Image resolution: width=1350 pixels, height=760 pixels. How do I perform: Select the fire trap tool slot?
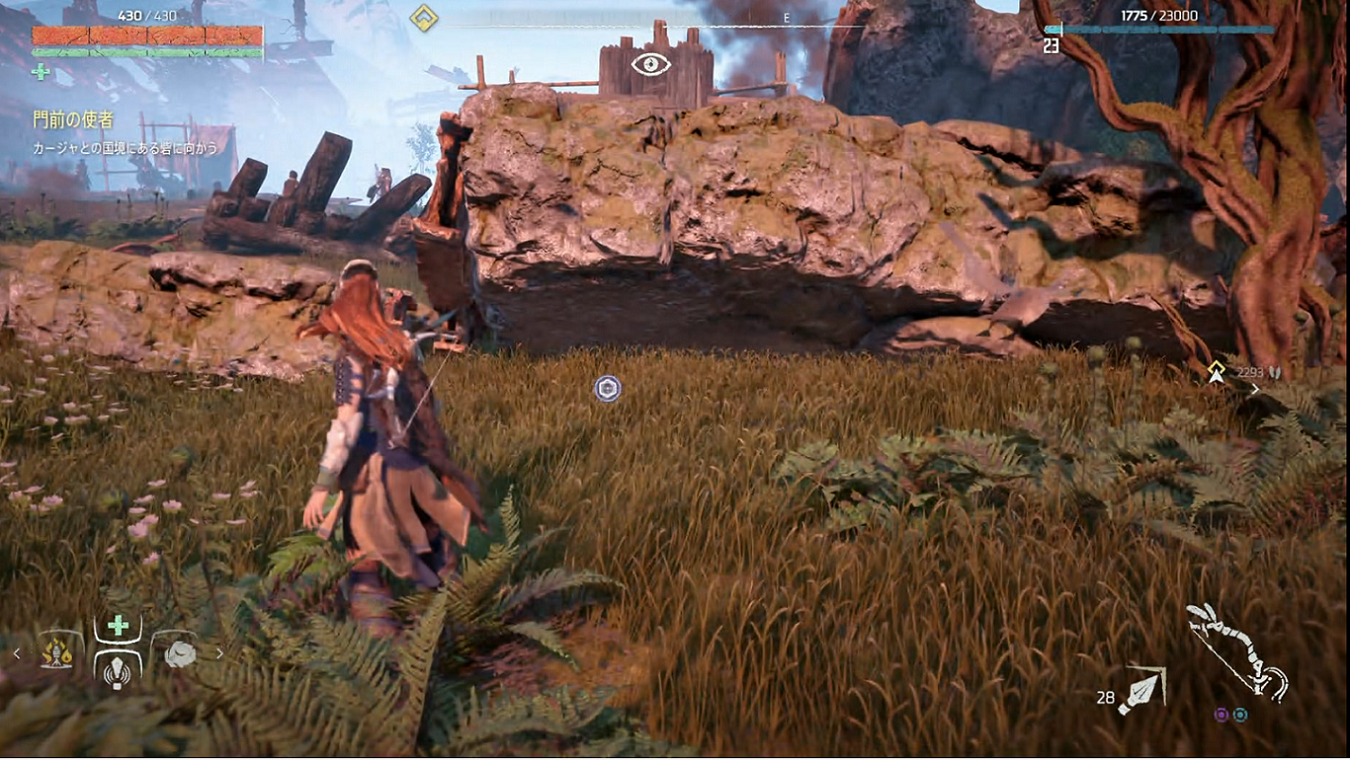[x=56, y=653]
